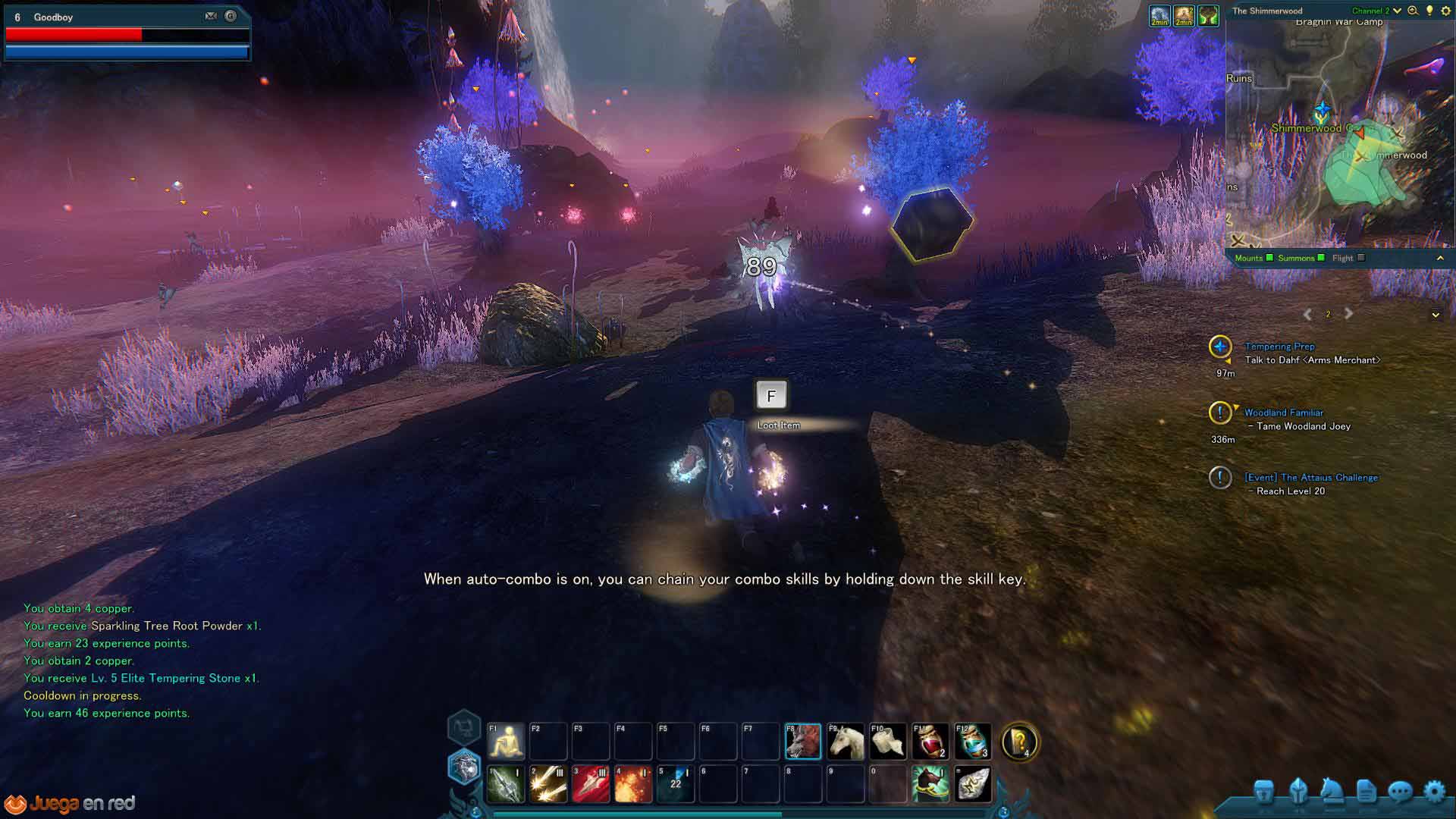Activate the fire explosion skill in slot 4

[633, 783]
